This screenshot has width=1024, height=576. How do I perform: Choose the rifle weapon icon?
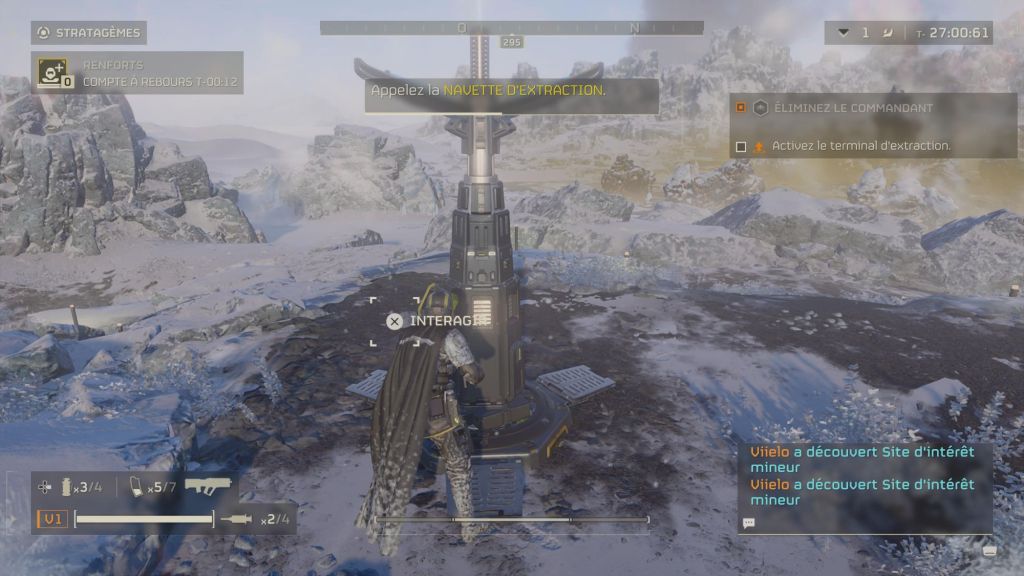pyautogui.click(x=208, y=486)
